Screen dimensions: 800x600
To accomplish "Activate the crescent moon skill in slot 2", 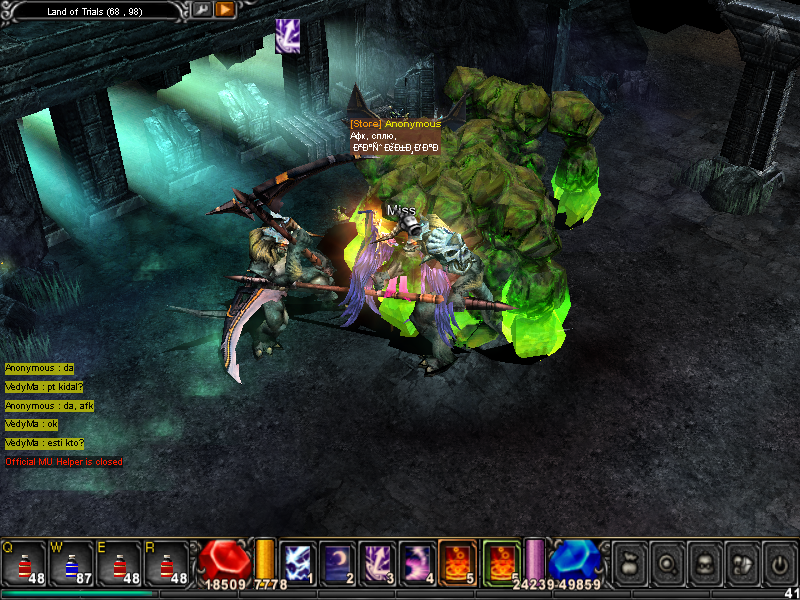I will tap(337, 562).
